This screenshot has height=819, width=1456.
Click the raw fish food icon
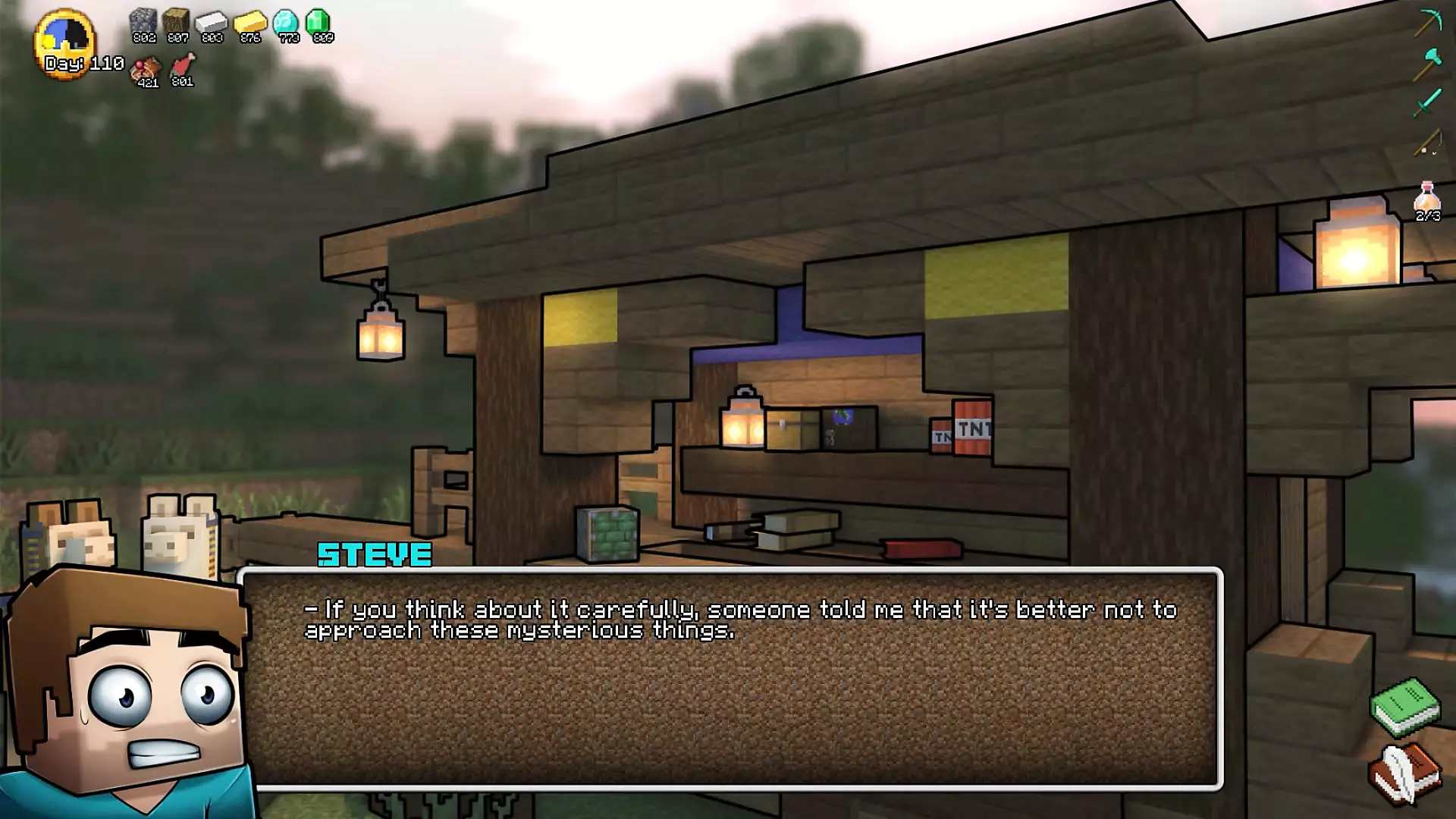pyautogui.click(x=183, y=67)
